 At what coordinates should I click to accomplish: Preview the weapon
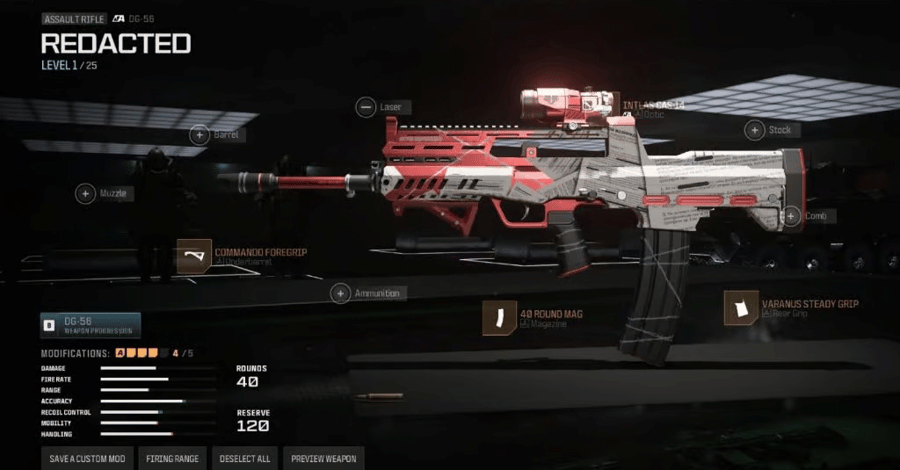(323, 459)
